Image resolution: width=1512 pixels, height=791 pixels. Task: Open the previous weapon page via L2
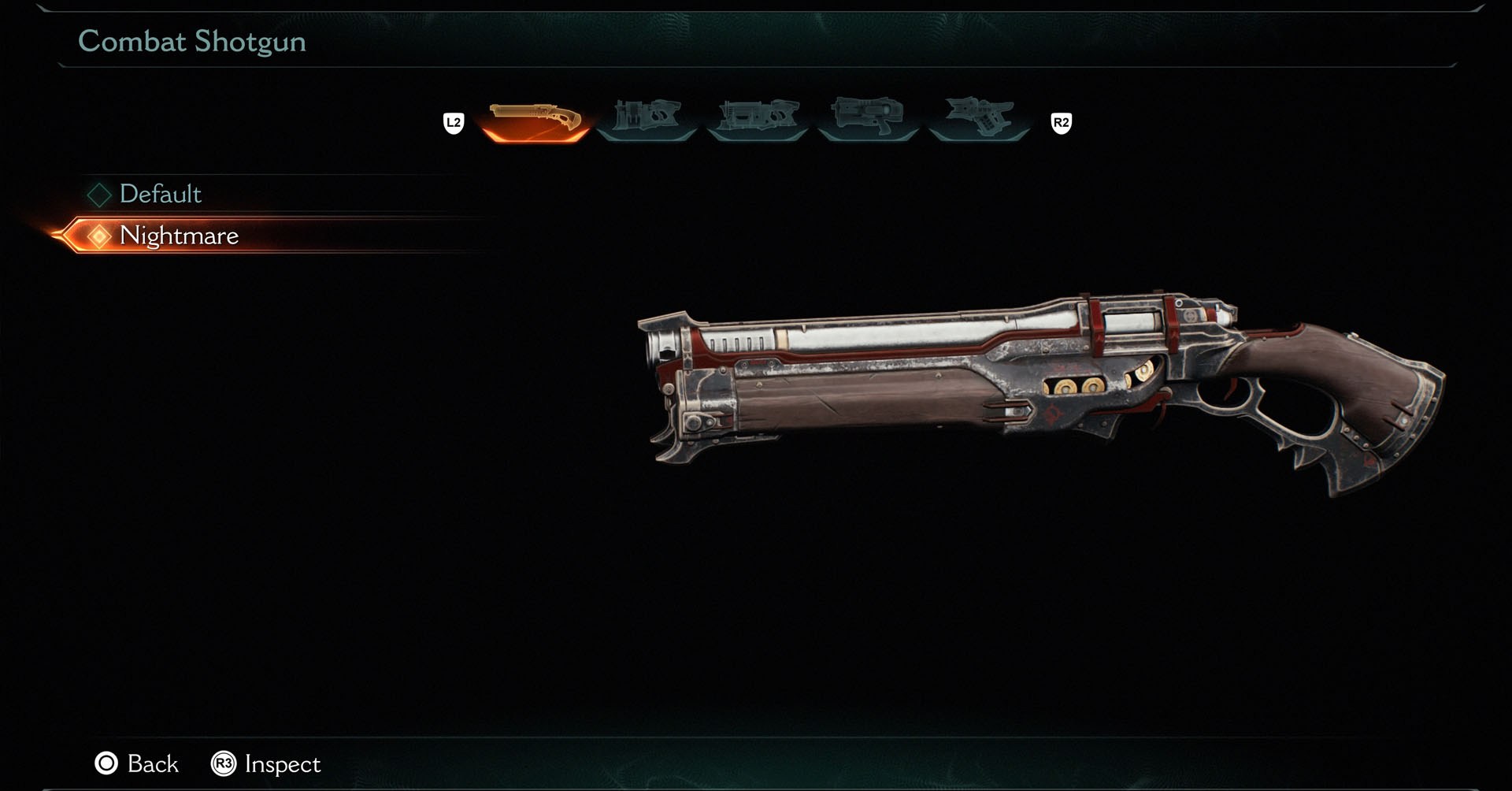point(454,122)
